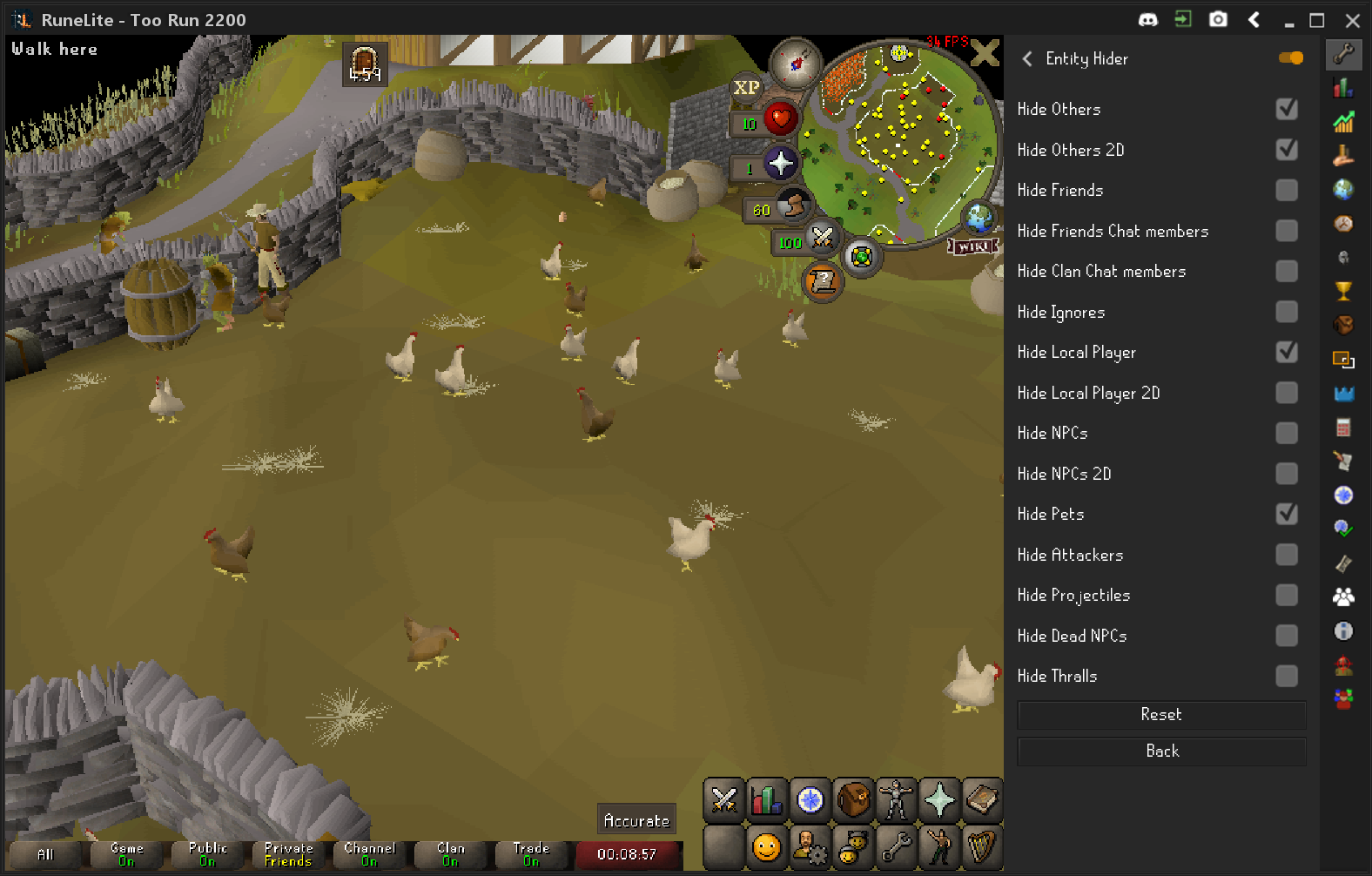The image size is (1372, 876).
Task: Open the Inventory backpack tab
Action: click(x=853, y=799)
